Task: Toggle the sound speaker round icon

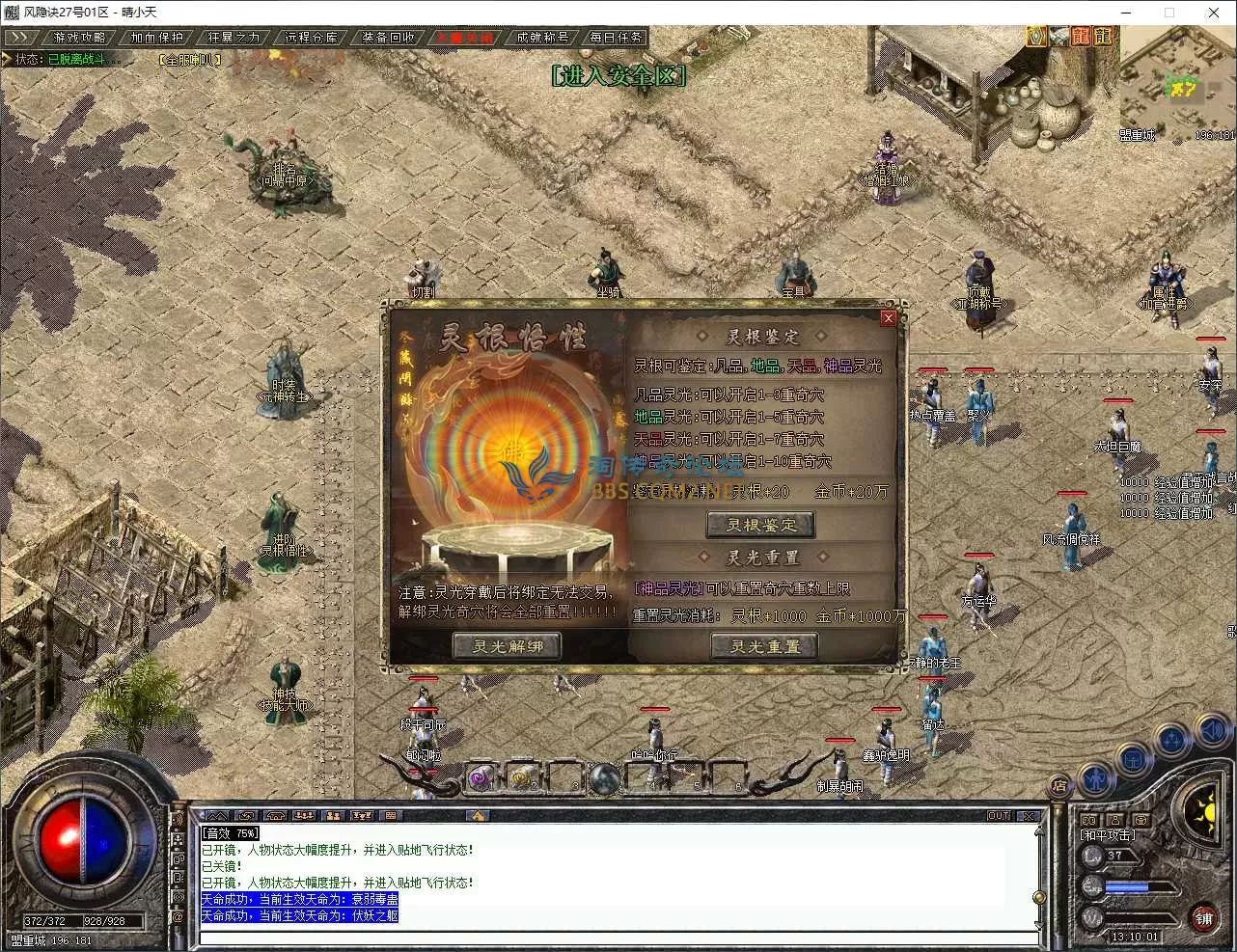Action: pyautogui.click(x=1213, y=733)
